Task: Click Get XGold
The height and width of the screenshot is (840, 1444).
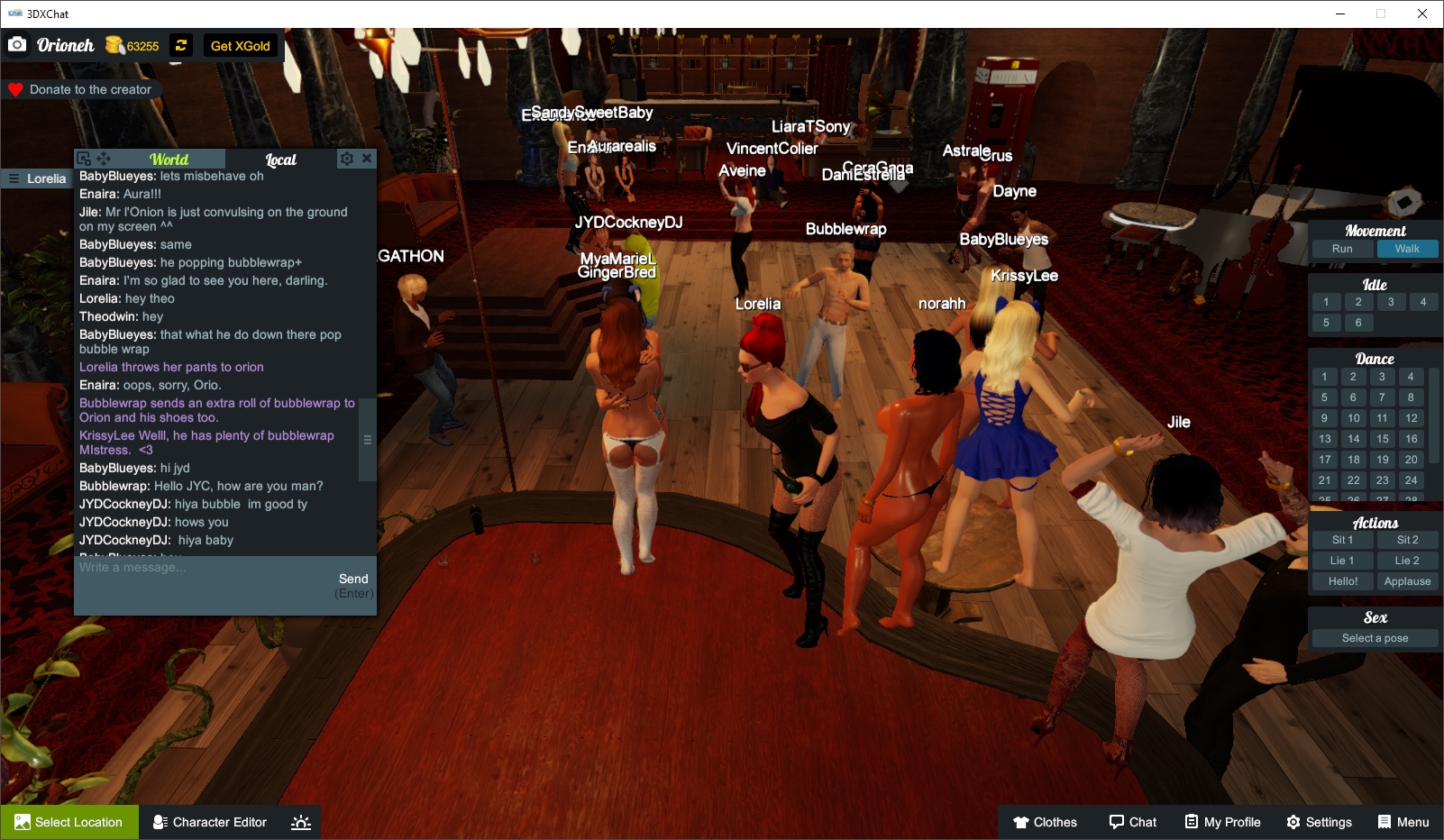Action: pos(240,45)
